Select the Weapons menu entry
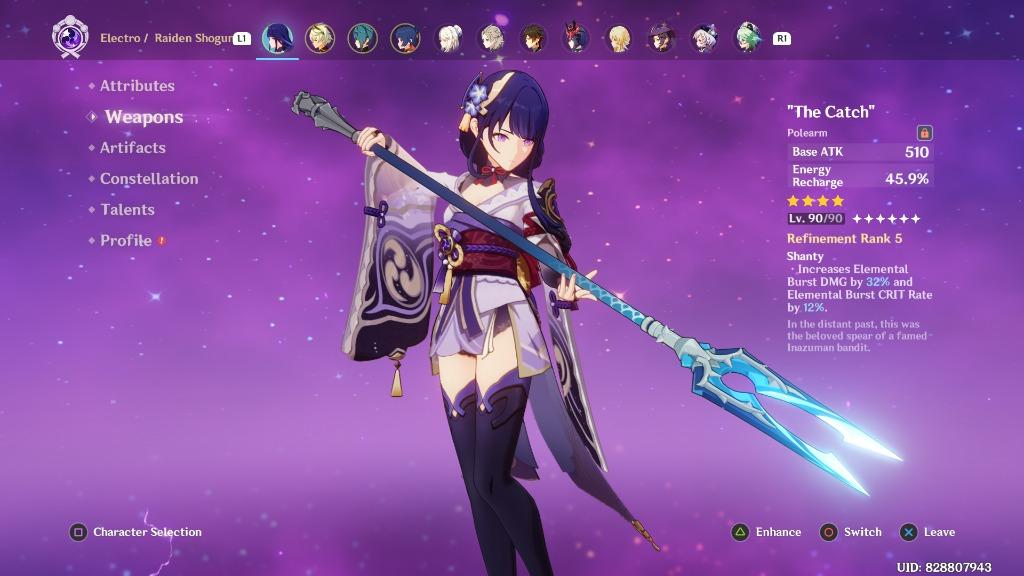 [143, 117]
